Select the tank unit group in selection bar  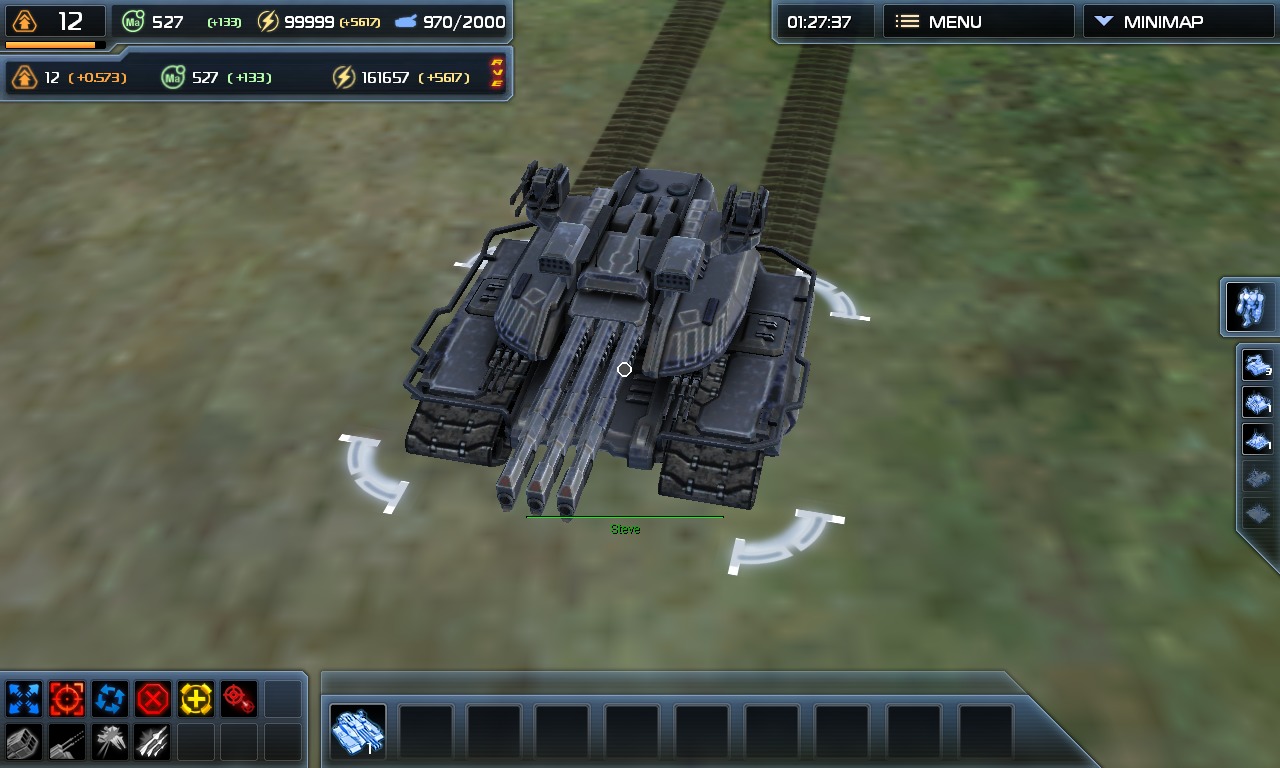357,732
